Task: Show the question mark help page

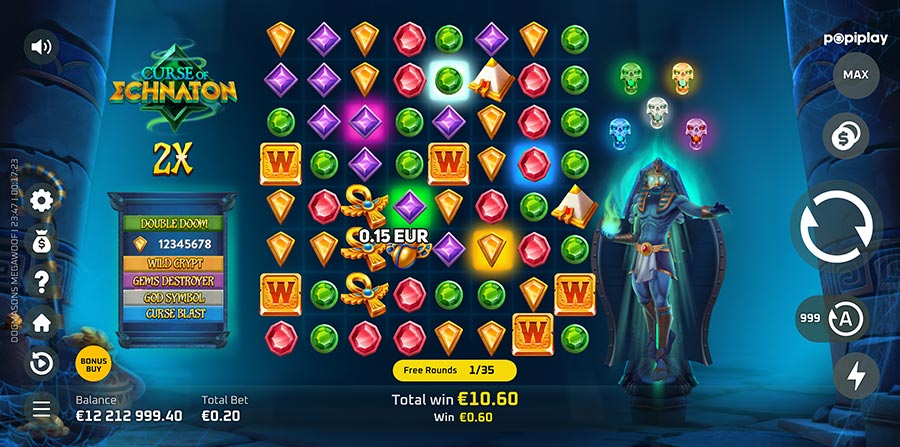Action: pos(42,282)
